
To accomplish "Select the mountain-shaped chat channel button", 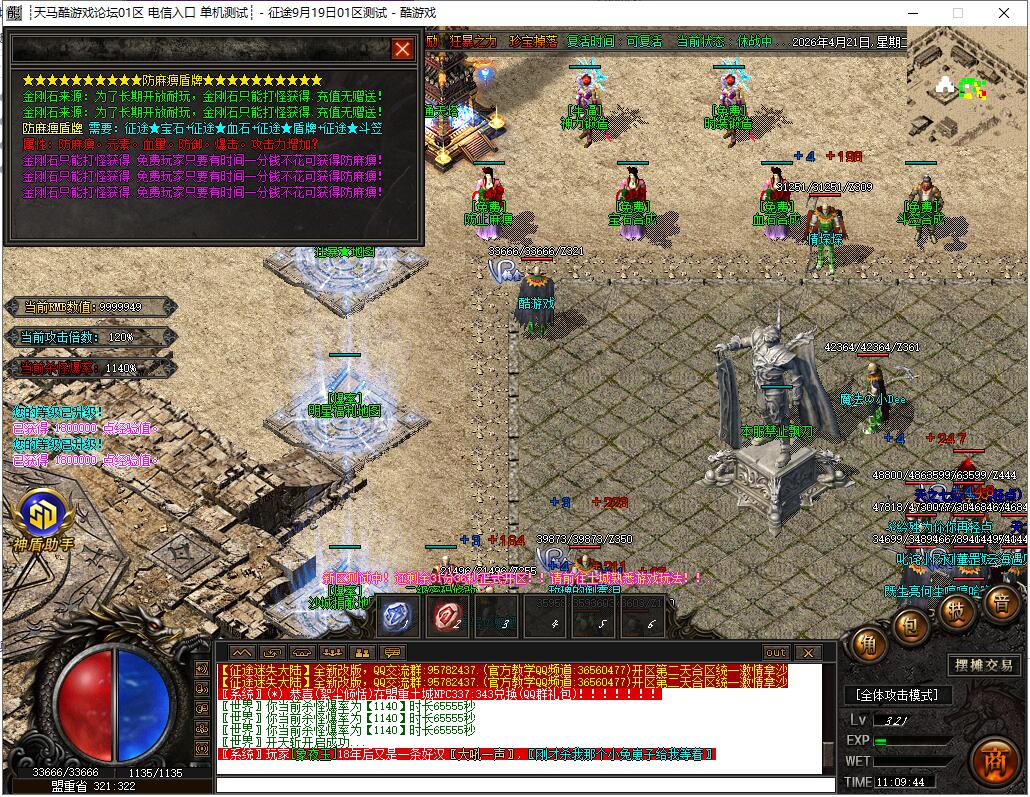I will (242, 653).
